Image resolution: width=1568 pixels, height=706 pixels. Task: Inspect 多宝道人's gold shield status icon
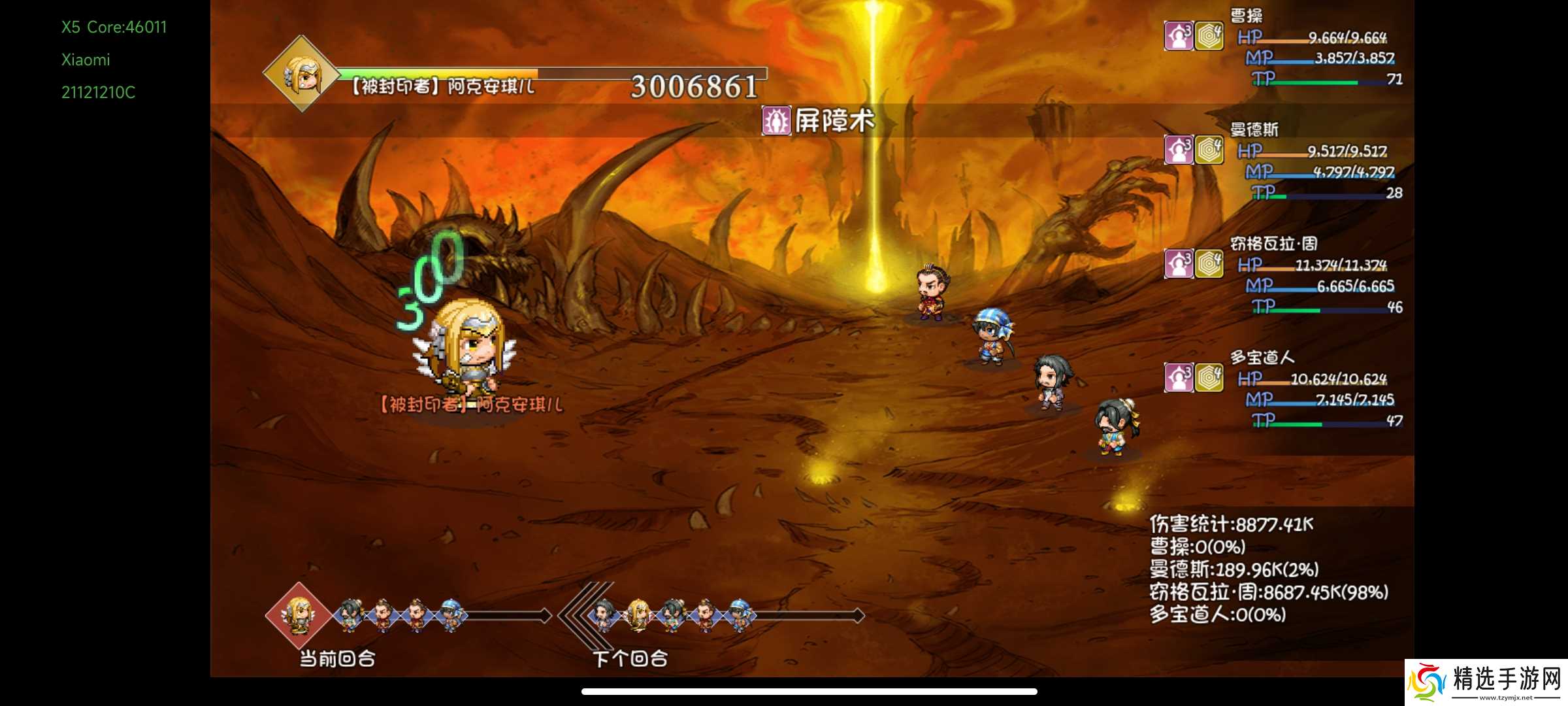[x=1209, y=378]
